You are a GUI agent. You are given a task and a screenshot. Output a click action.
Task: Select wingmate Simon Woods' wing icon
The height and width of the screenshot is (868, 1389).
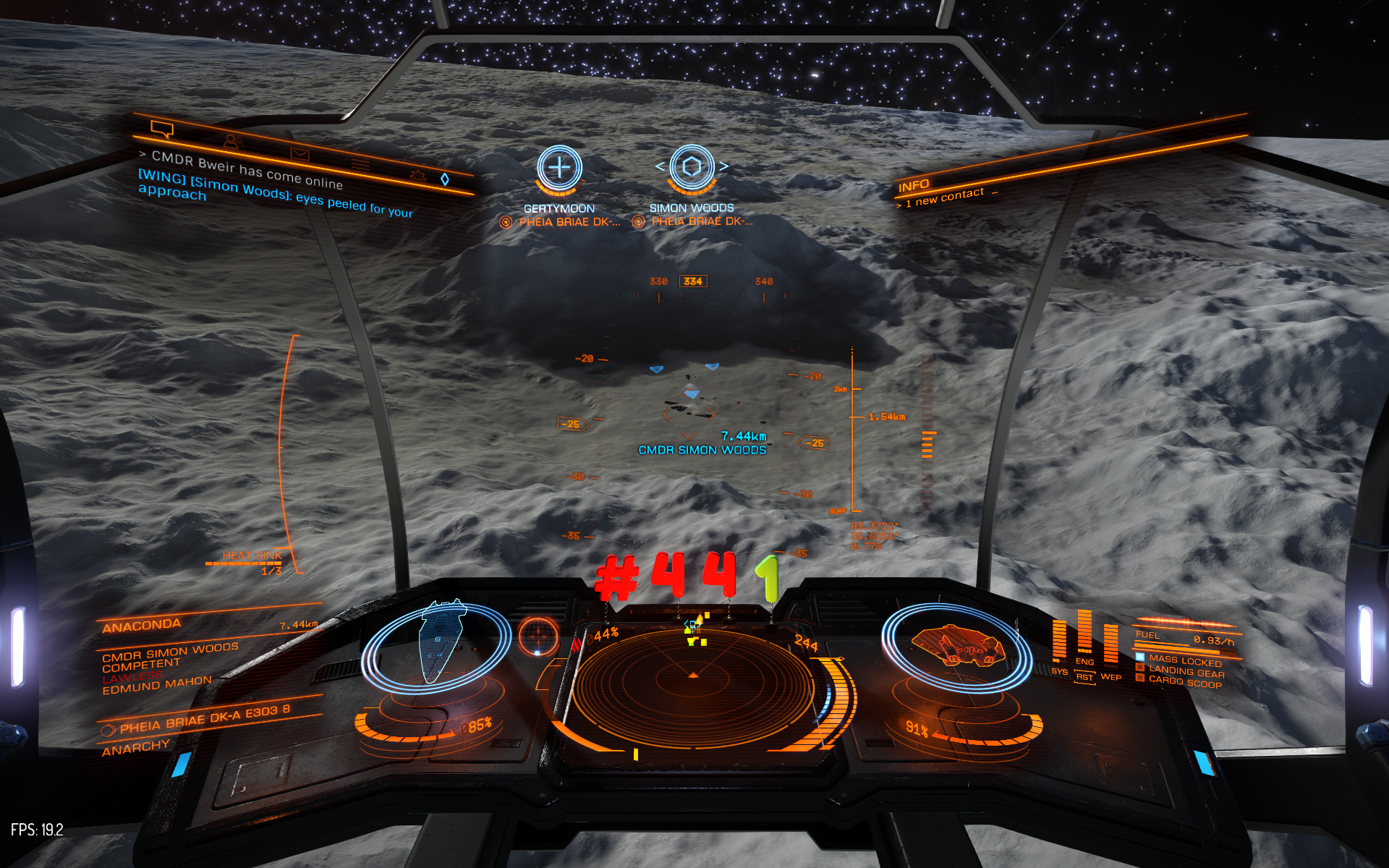[x=692, y=167]
